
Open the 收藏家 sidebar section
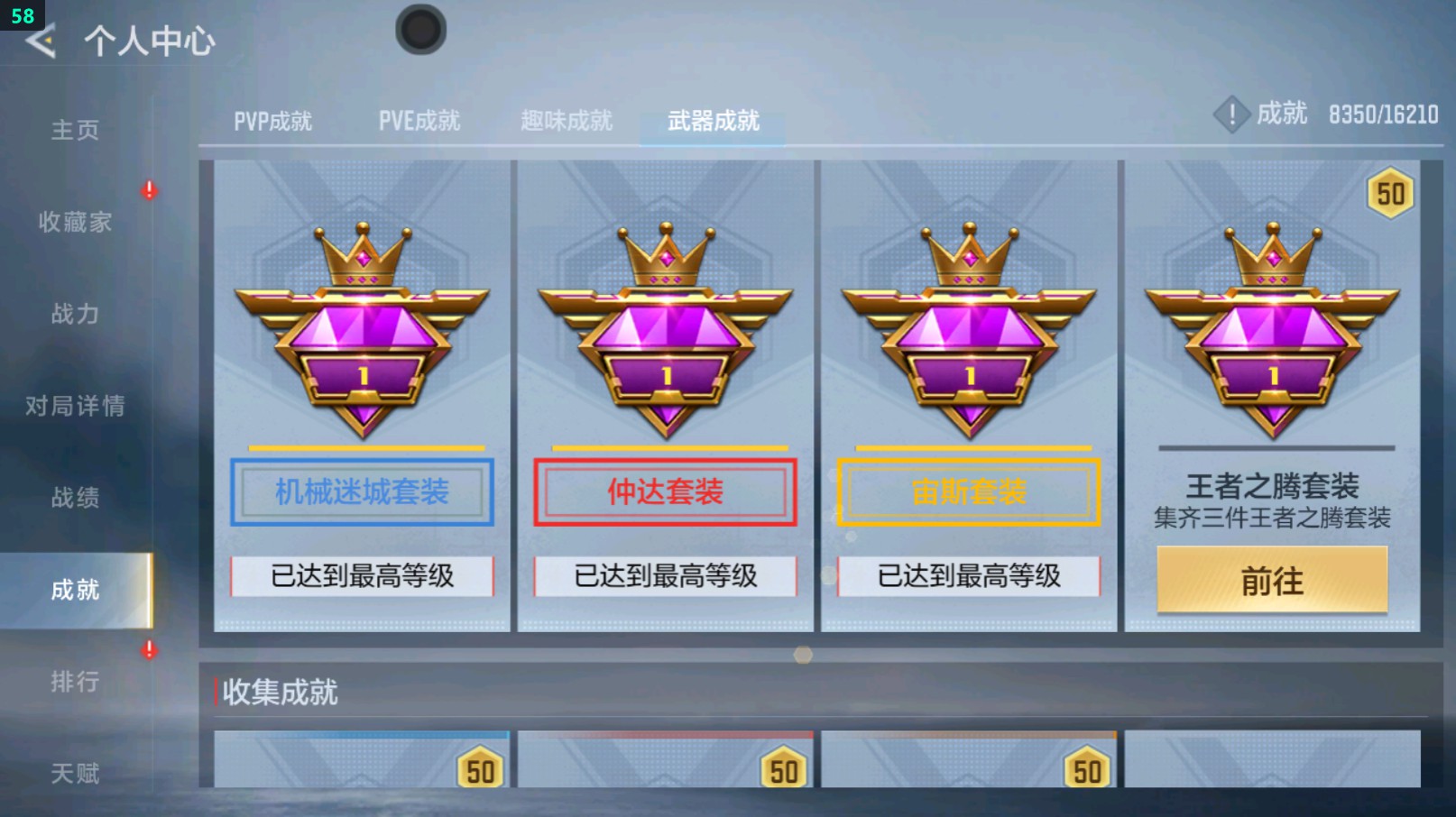[x=76, y=223]
